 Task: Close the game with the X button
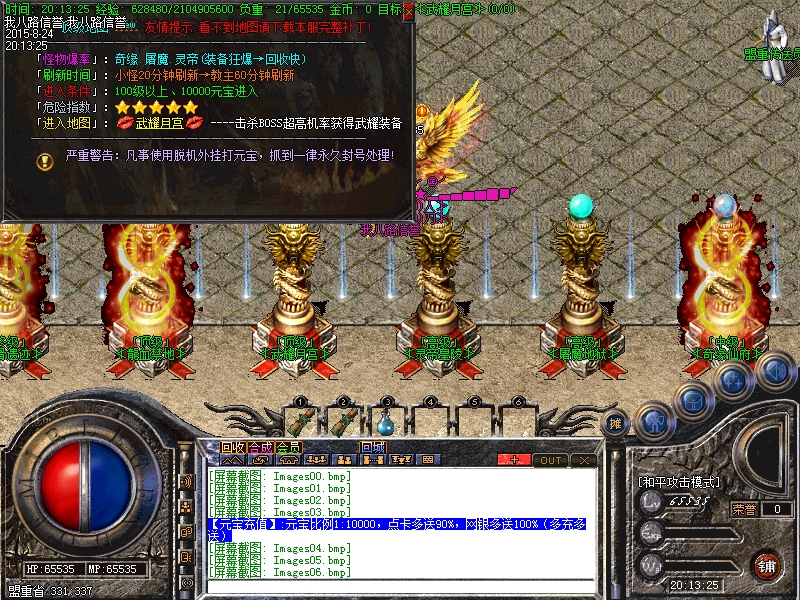click(x=583, y=460)
